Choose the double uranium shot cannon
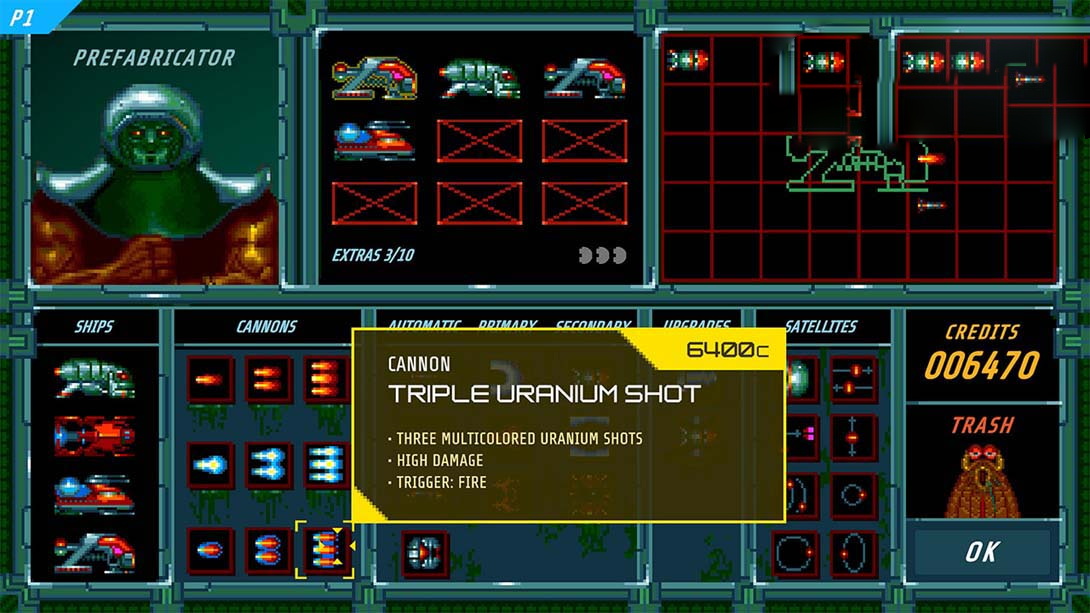Image resolution: width=1090 pixels, height=613 pixels. (x=269, y=551)
